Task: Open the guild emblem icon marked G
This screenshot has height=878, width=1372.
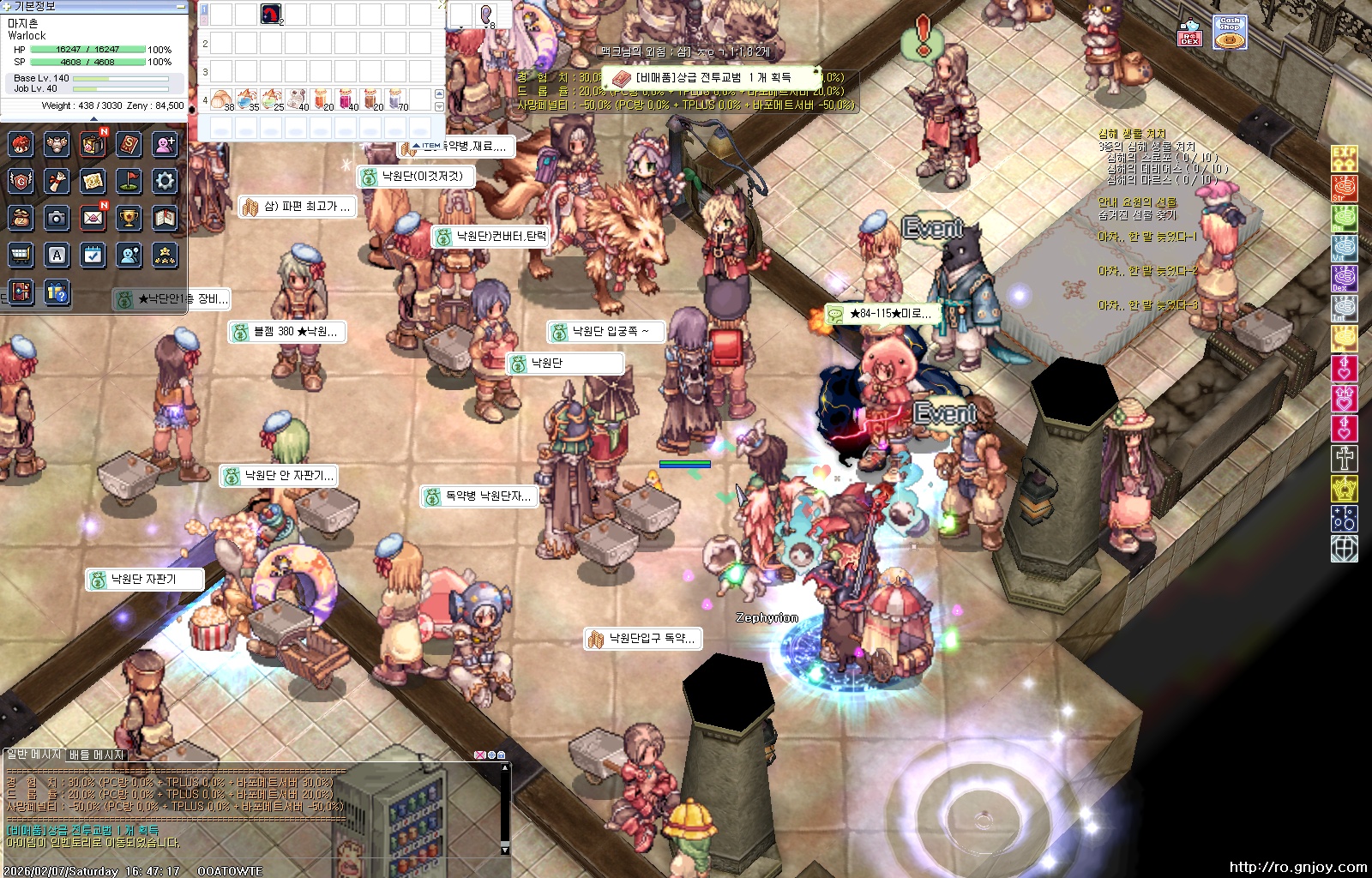Action: pyautogui.click(x=21, y=181)
